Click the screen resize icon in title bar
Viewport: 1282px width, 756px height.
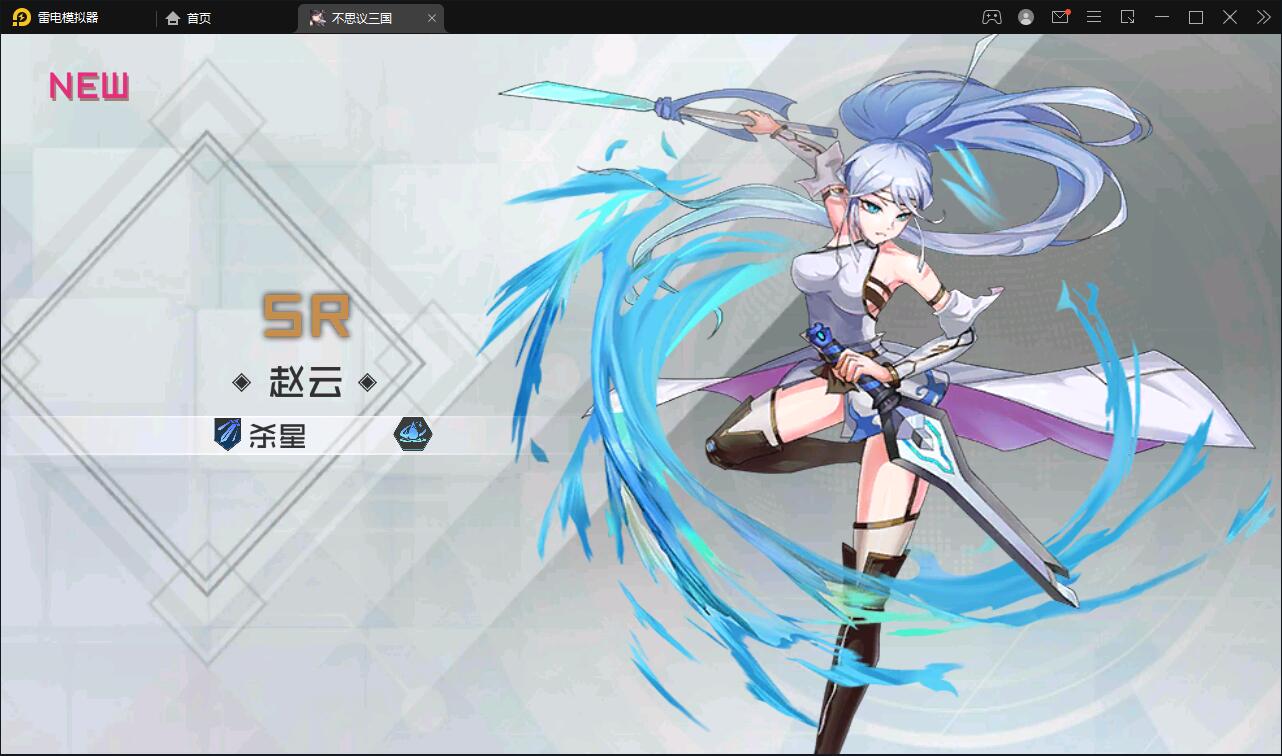tap(1127, 17)
